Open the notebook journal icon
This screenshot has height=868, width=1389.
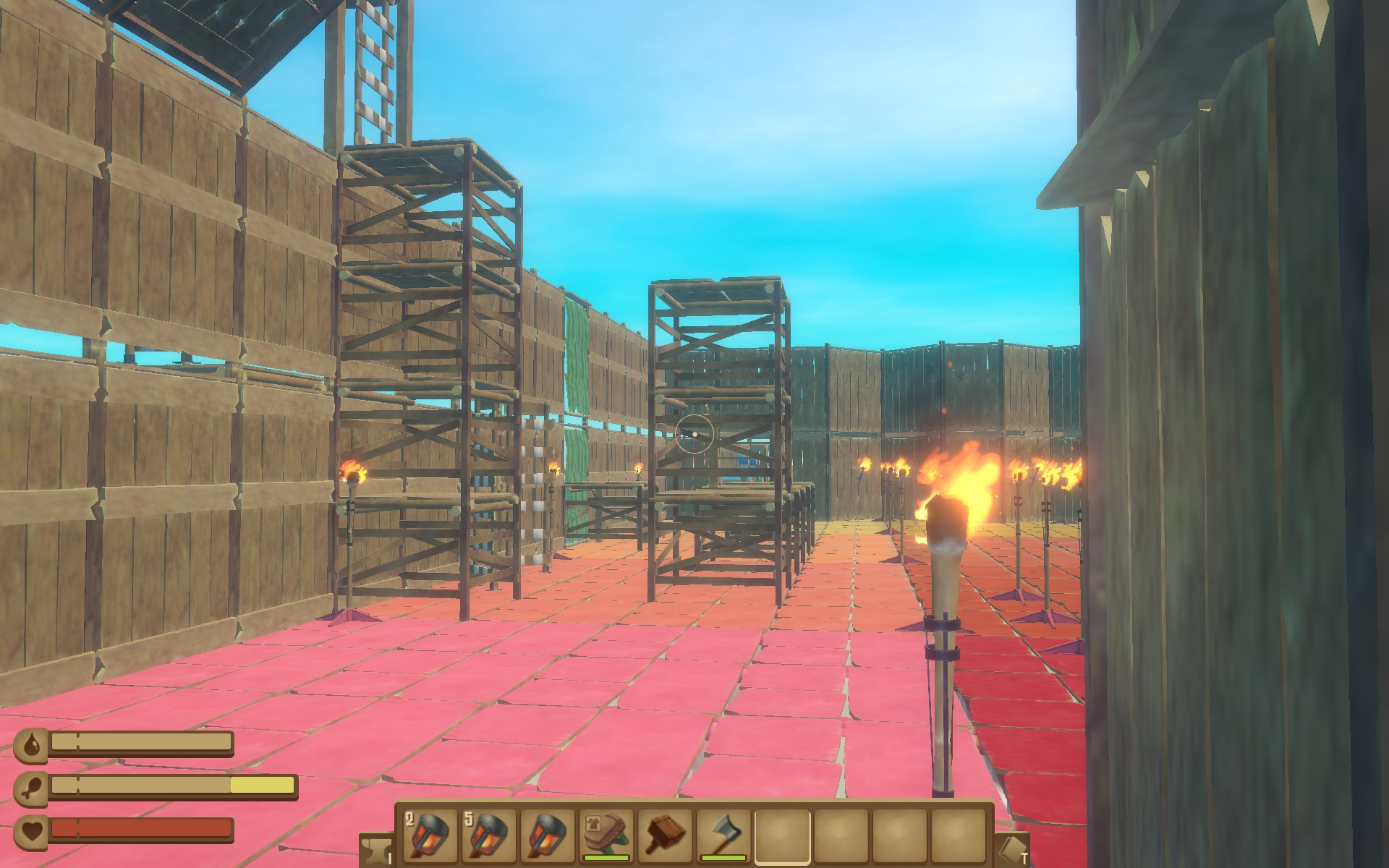[x=1013, y=851]
